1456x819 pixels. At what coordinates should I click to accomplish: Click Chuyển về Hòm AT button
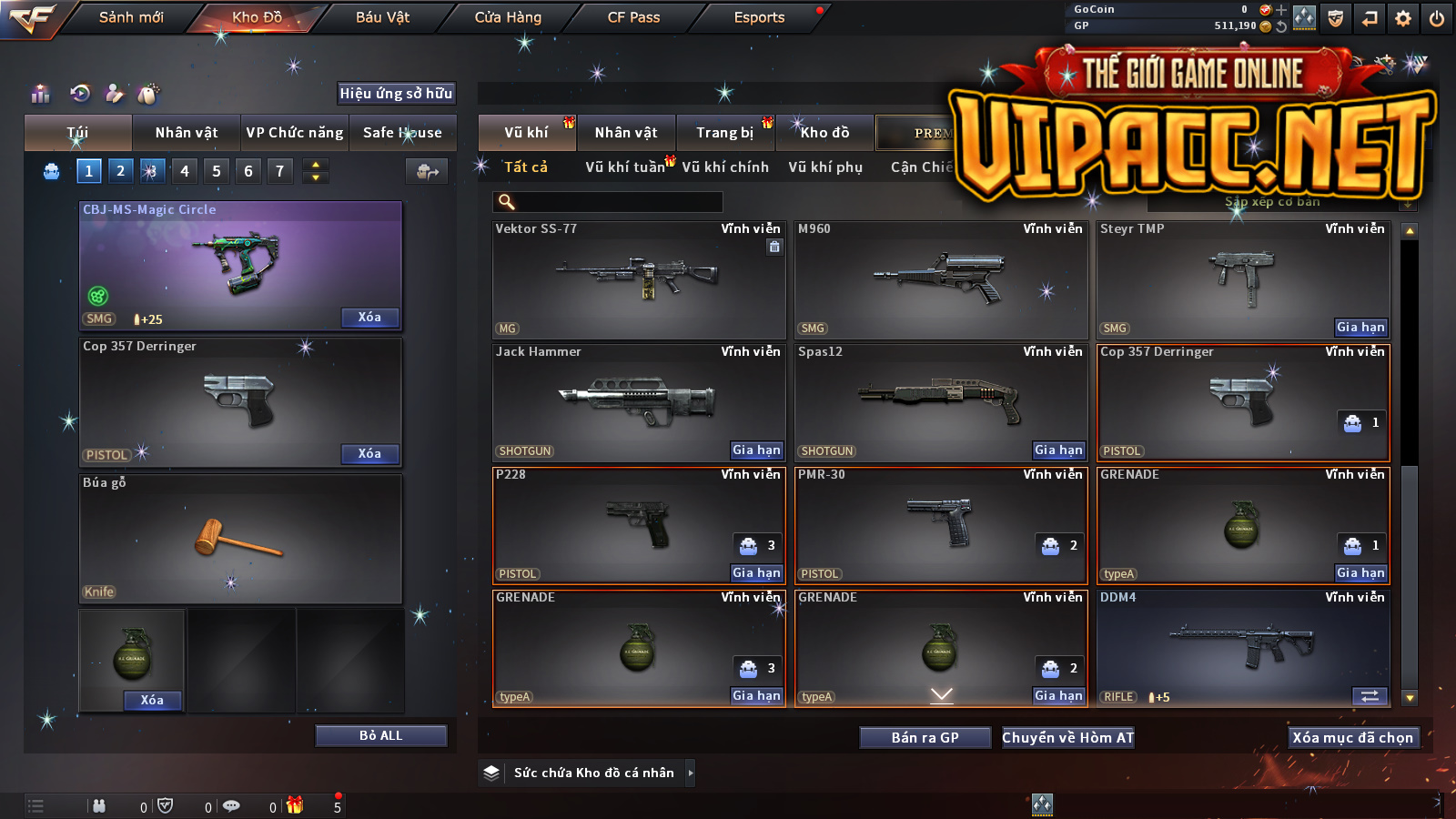pos(1067,737)
